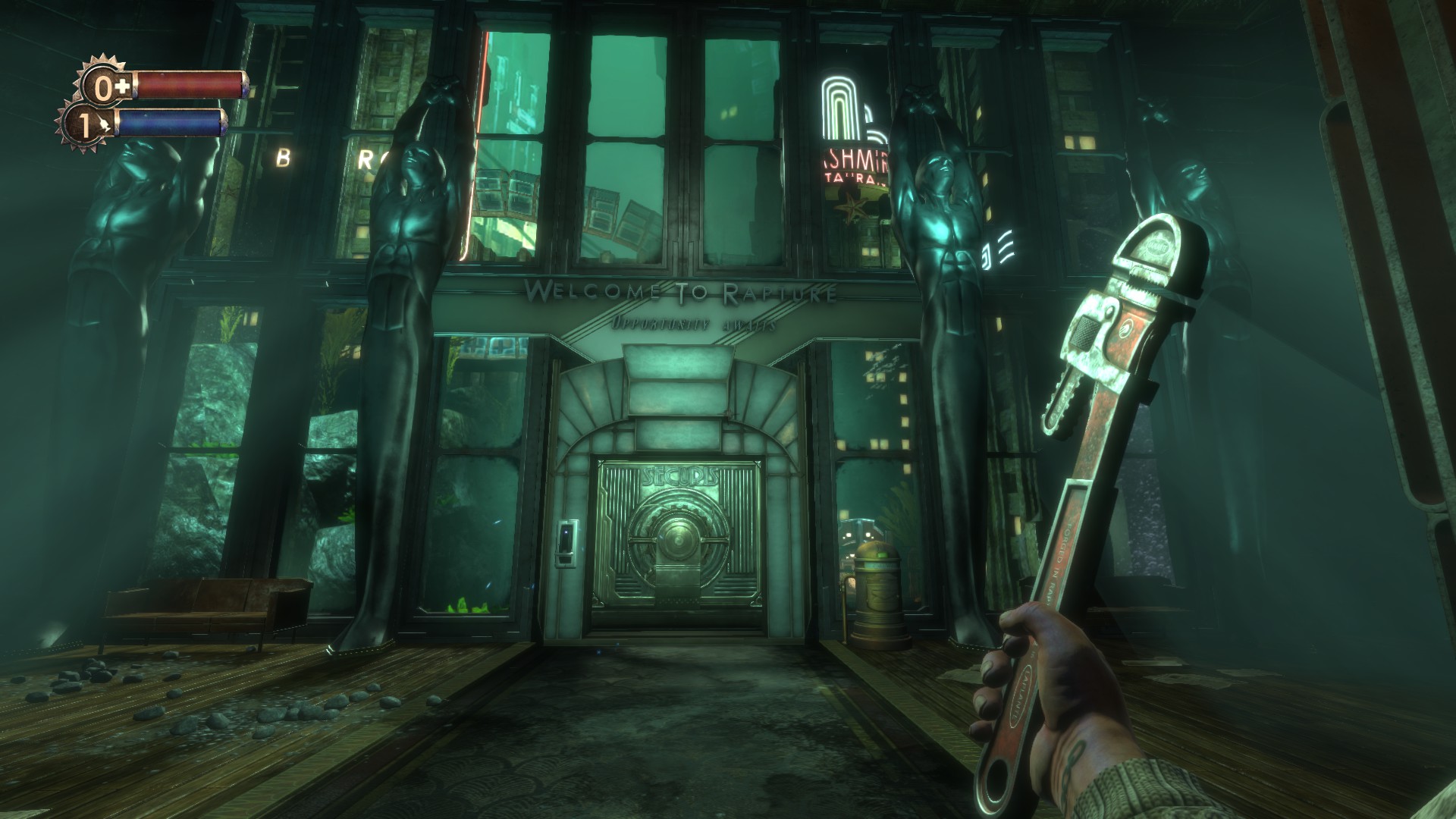This screenshot has height=819, width=1456.
Task: Select the EVE hypo syringe gear icon
Action: 86,126
